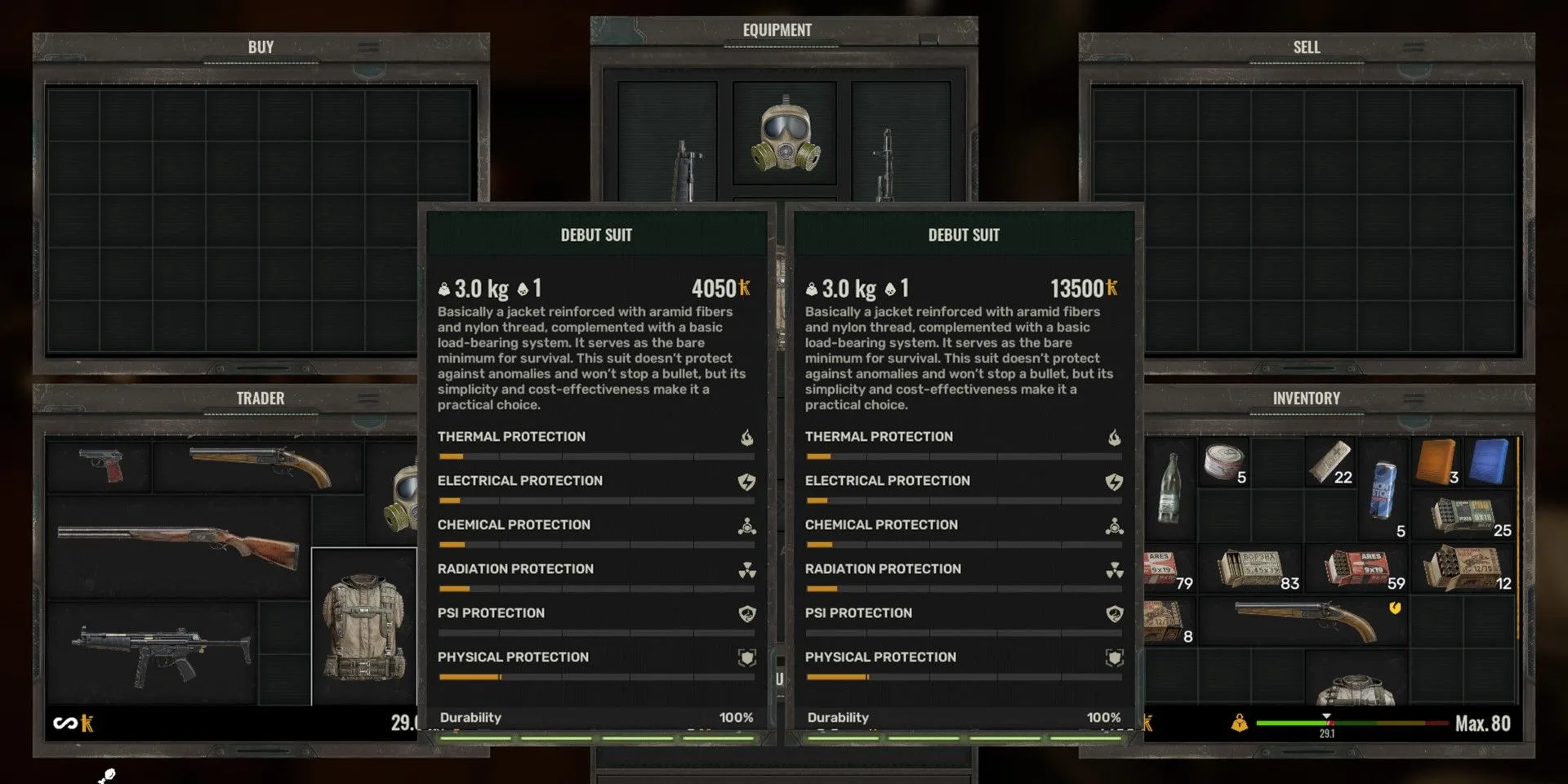Toggle the equipped shield badge on the sawed-off shotgun
Image resolution: width=1568 pixels, height=784 pixels.
(x=1396, y=608)
